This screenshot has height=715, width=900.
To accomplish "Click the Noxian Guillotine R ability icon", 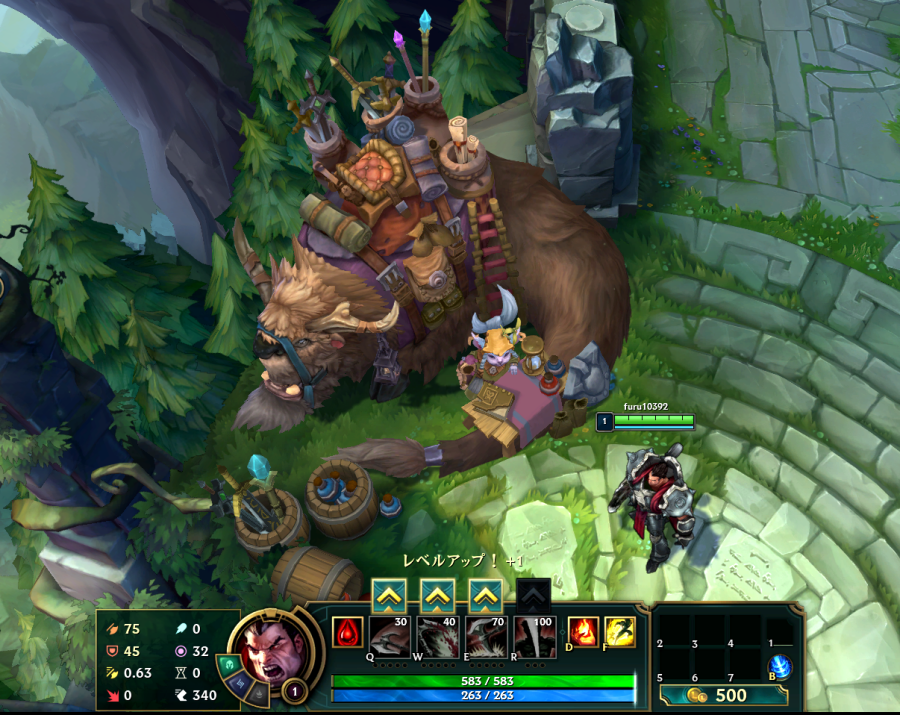I will 535,636.
